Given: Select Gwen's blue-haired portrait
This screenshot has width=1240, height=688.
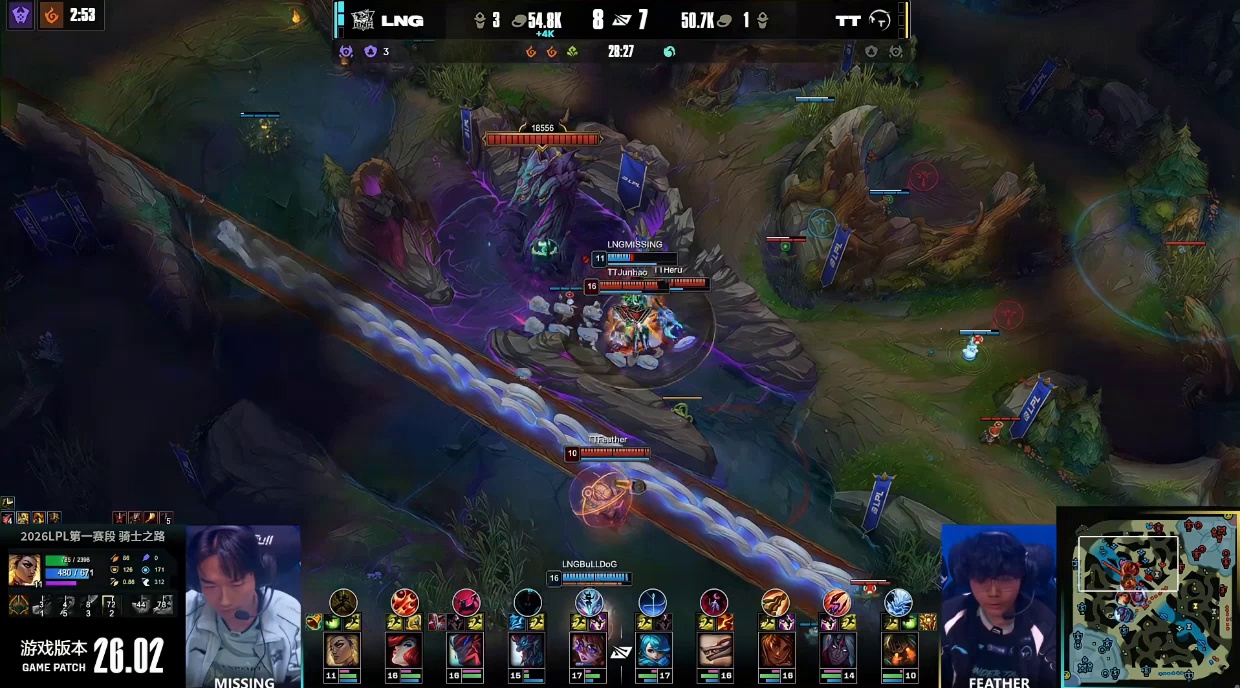Looking at the screenshot, I should tap(652, 650).
